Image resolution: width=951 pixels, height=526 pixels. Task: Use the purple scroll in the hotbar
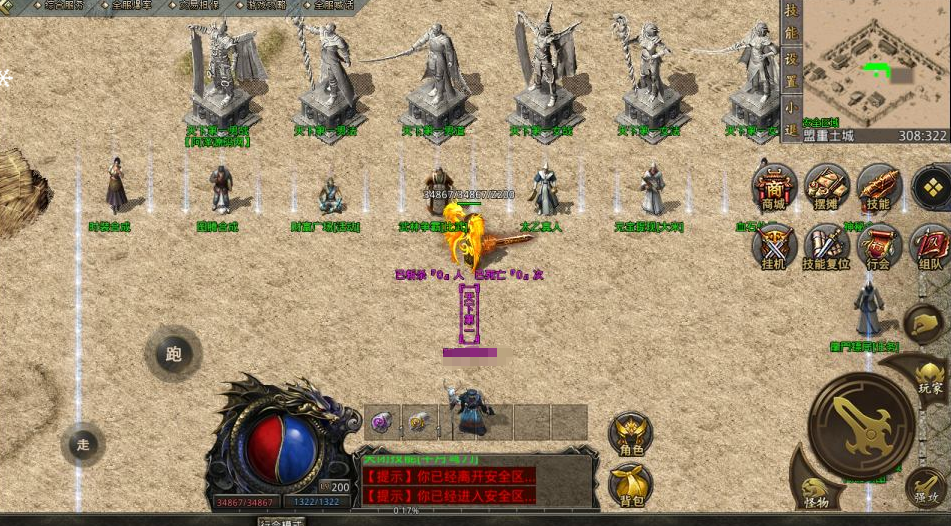point(381,422)
